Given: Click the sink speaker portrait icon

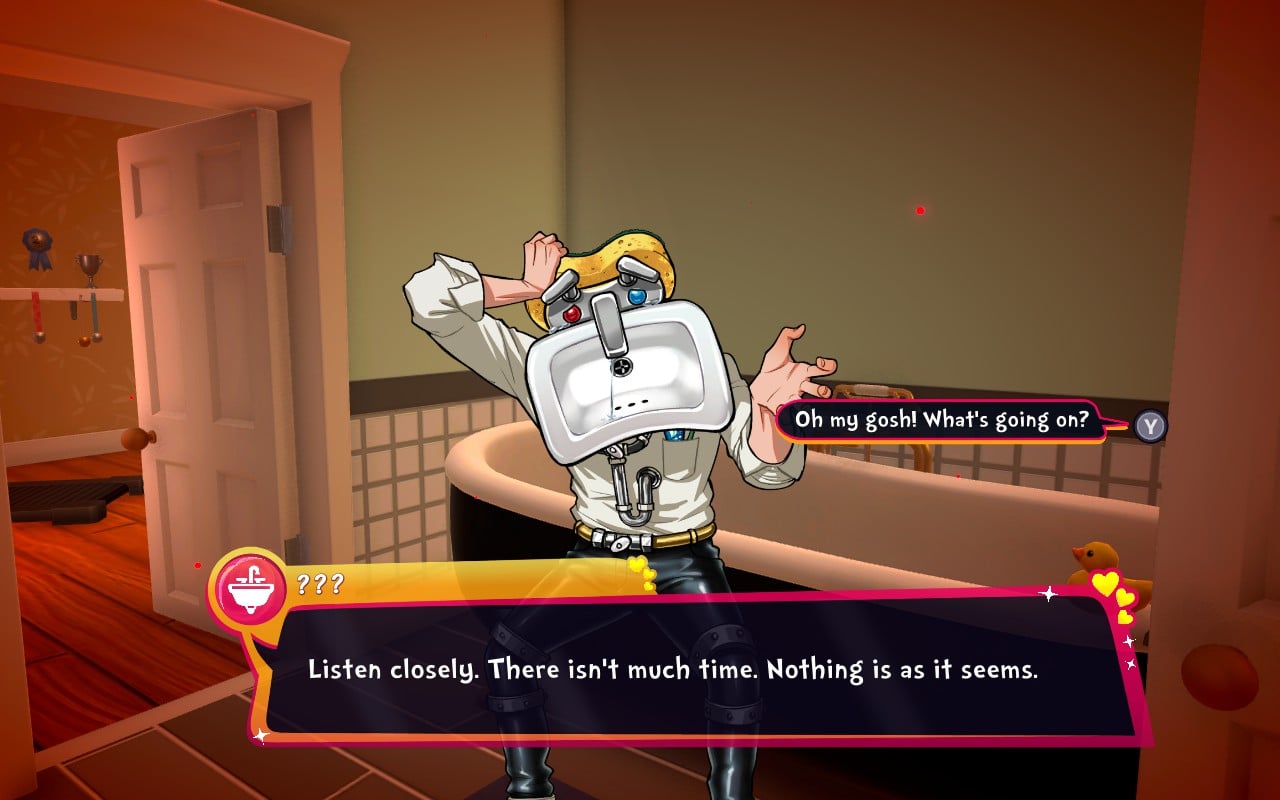Looking at the screenshot, I should (249, 587).
